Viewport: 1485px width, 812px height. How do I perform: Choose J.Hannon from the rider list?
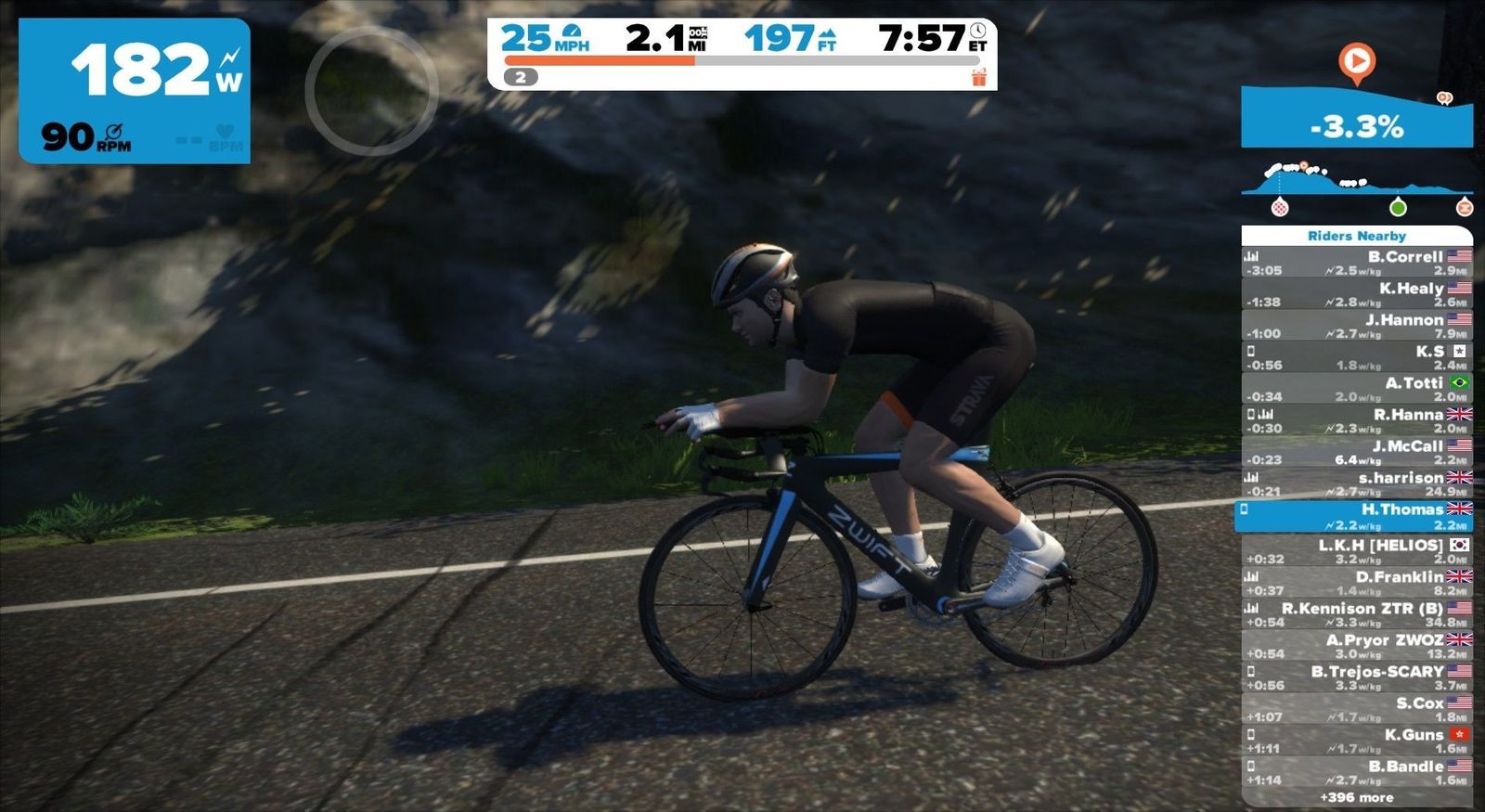click(1357, 326)
